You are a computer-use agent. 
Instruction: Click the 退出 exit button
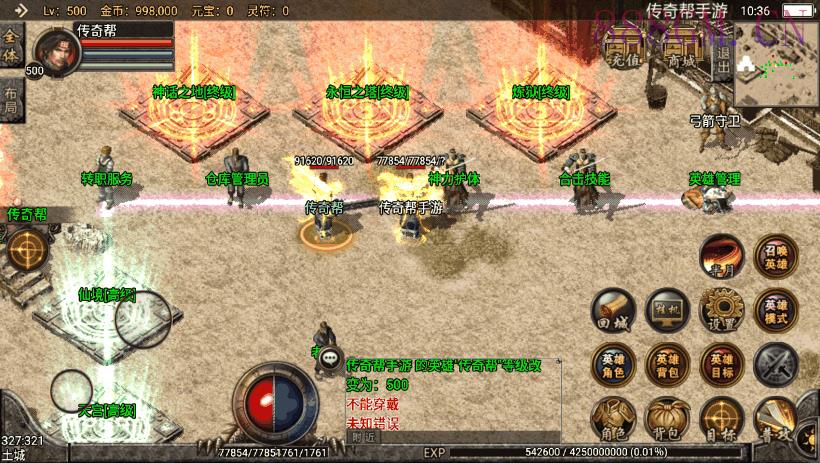pos(722,52)
